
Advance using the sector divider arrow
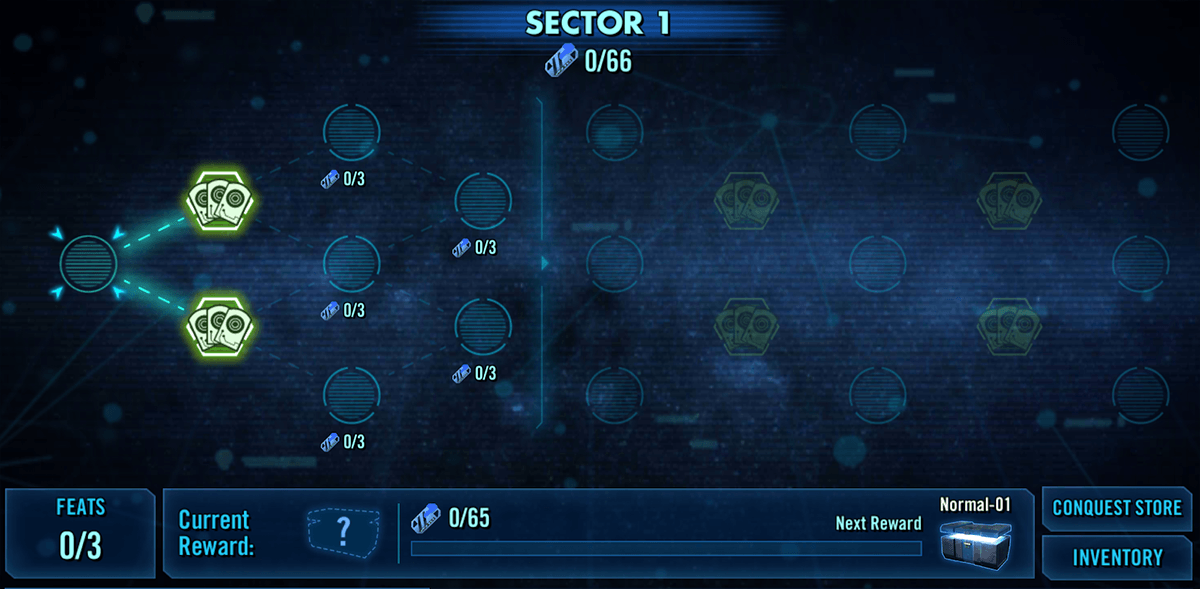pos(545,263)
